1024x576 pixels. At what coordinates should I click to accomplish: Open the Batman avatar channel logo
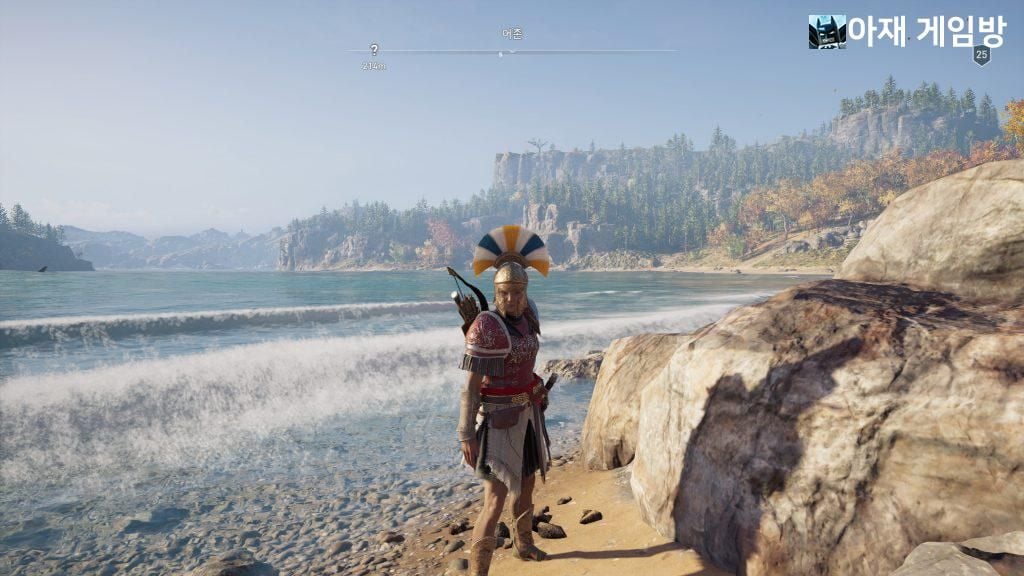pos(826,31)
